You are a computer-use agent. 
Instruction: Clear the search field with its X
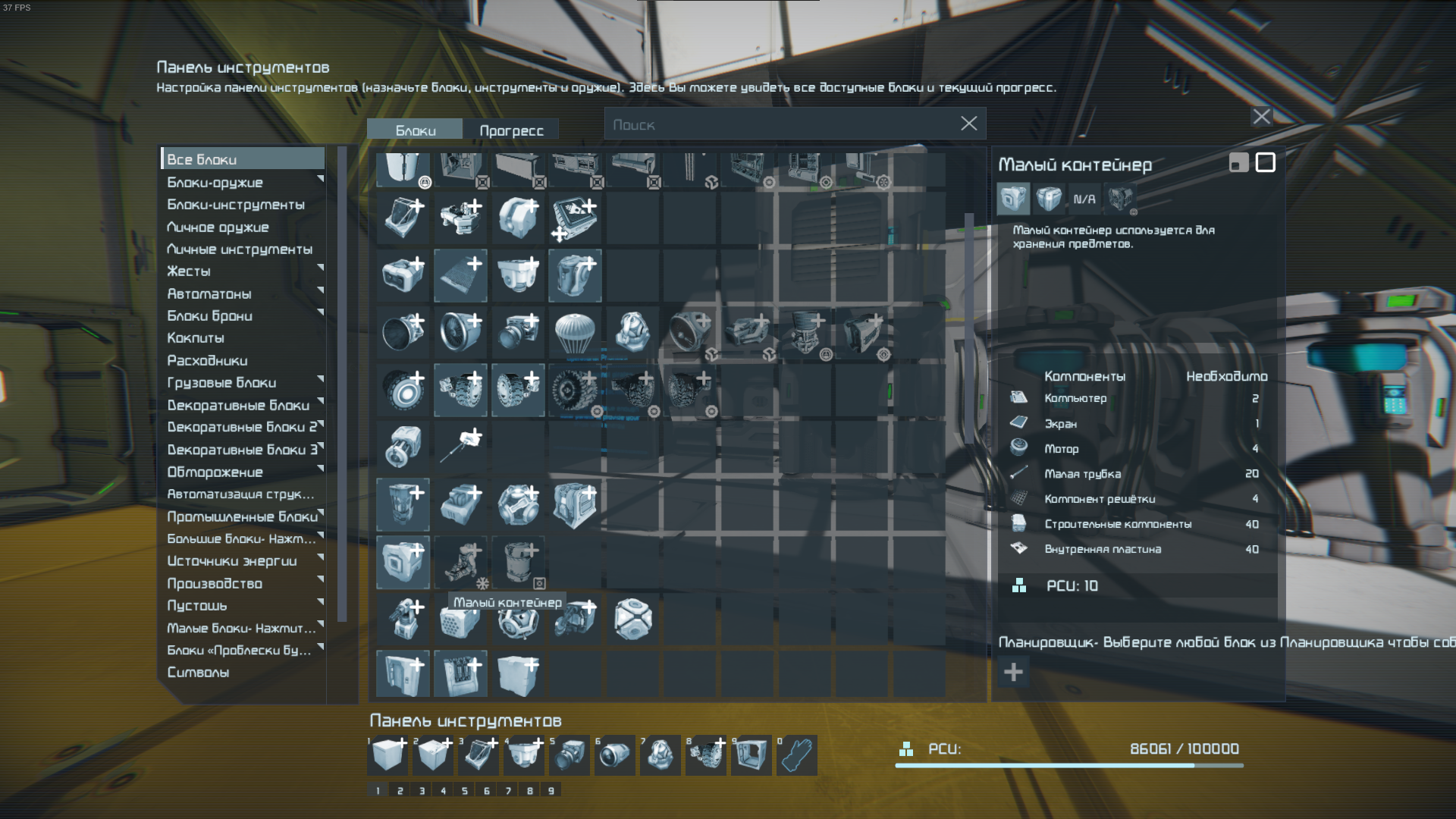pyautogui.click(x=968, y=124)
